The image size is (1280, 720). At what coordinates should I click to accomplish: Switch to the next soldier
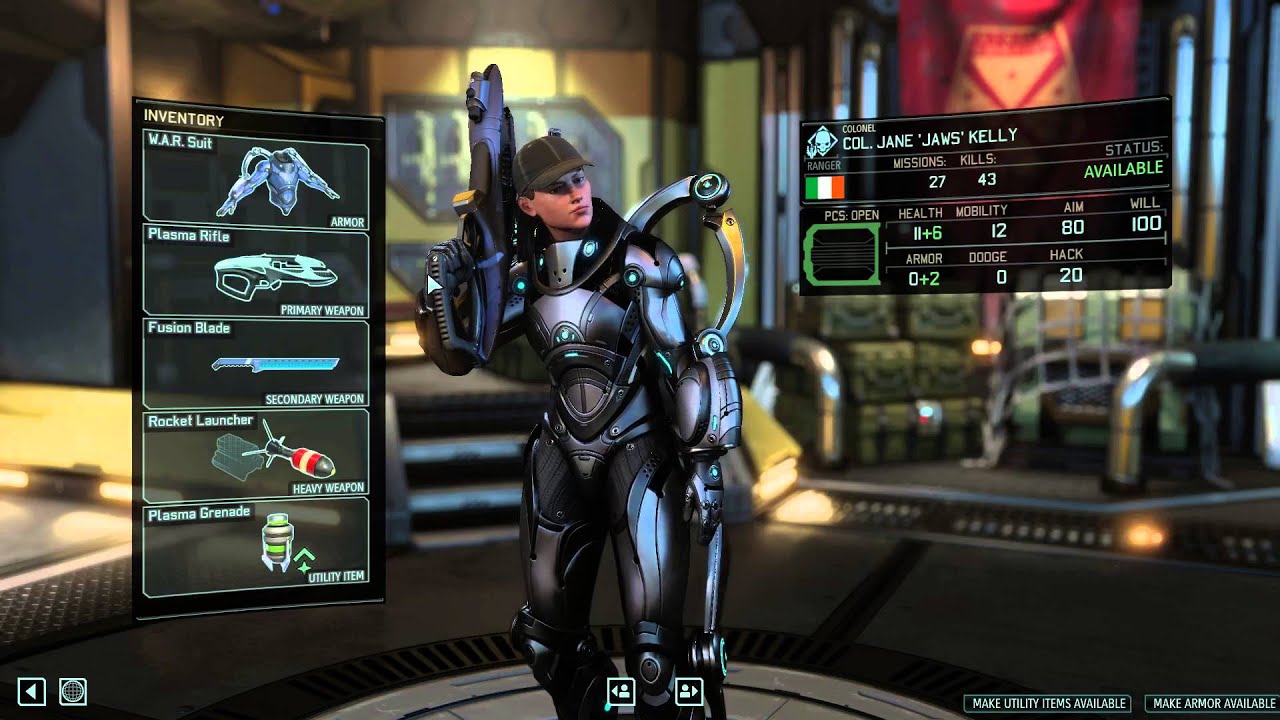pos(689,691)
